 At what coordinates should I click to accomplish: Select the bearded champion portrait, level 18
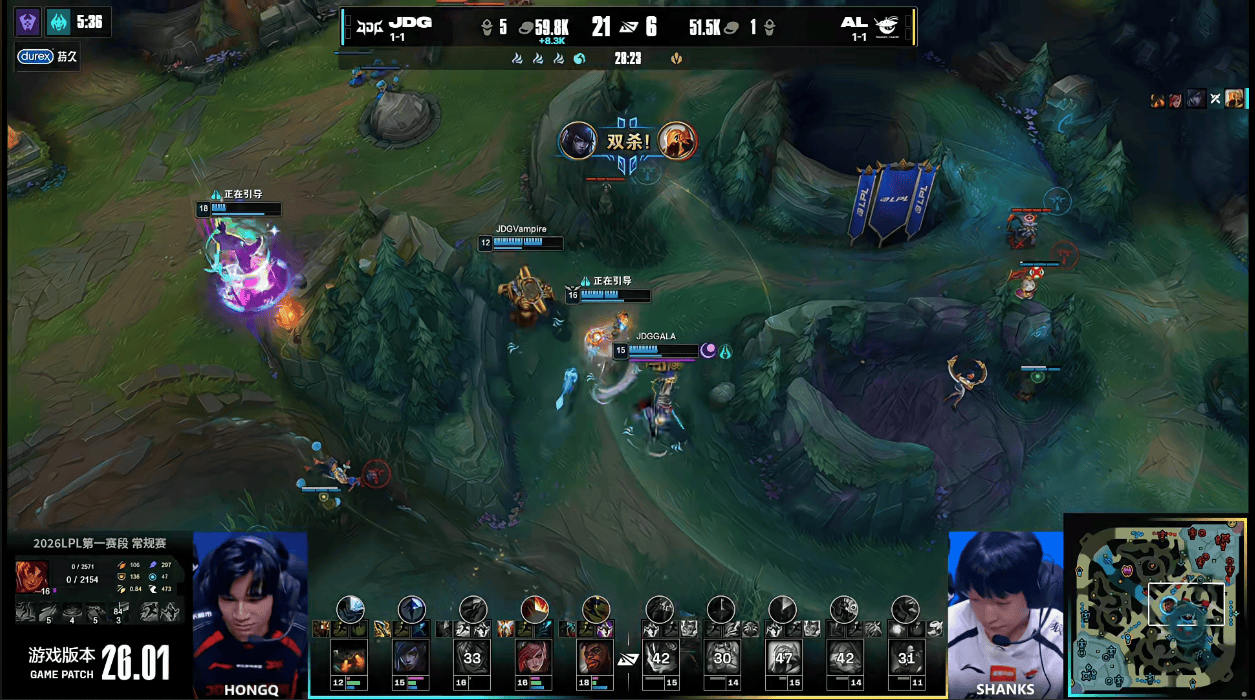tap(596, 658)
